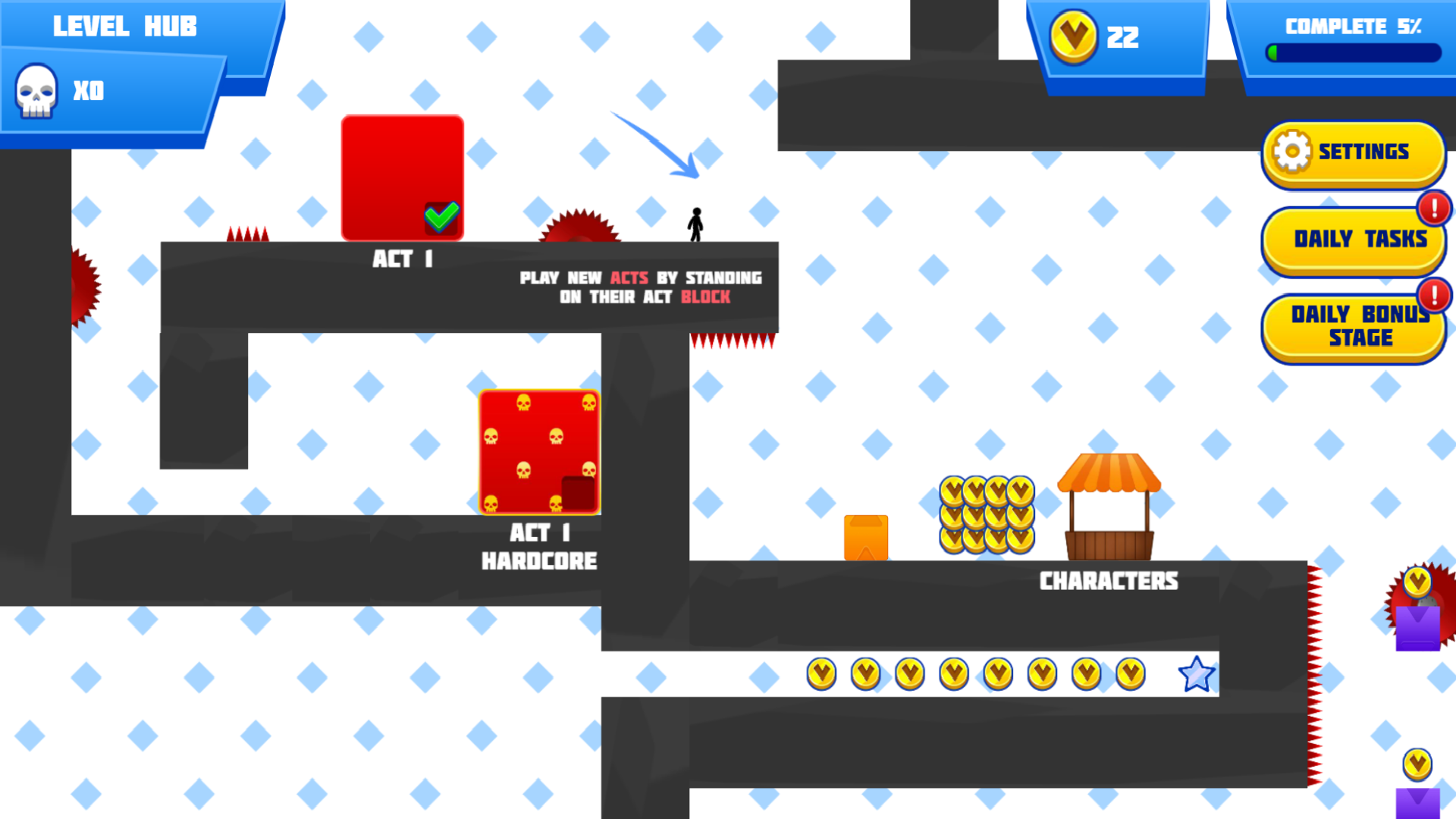Click the COMPLETE 5% progress bar

1354,52
